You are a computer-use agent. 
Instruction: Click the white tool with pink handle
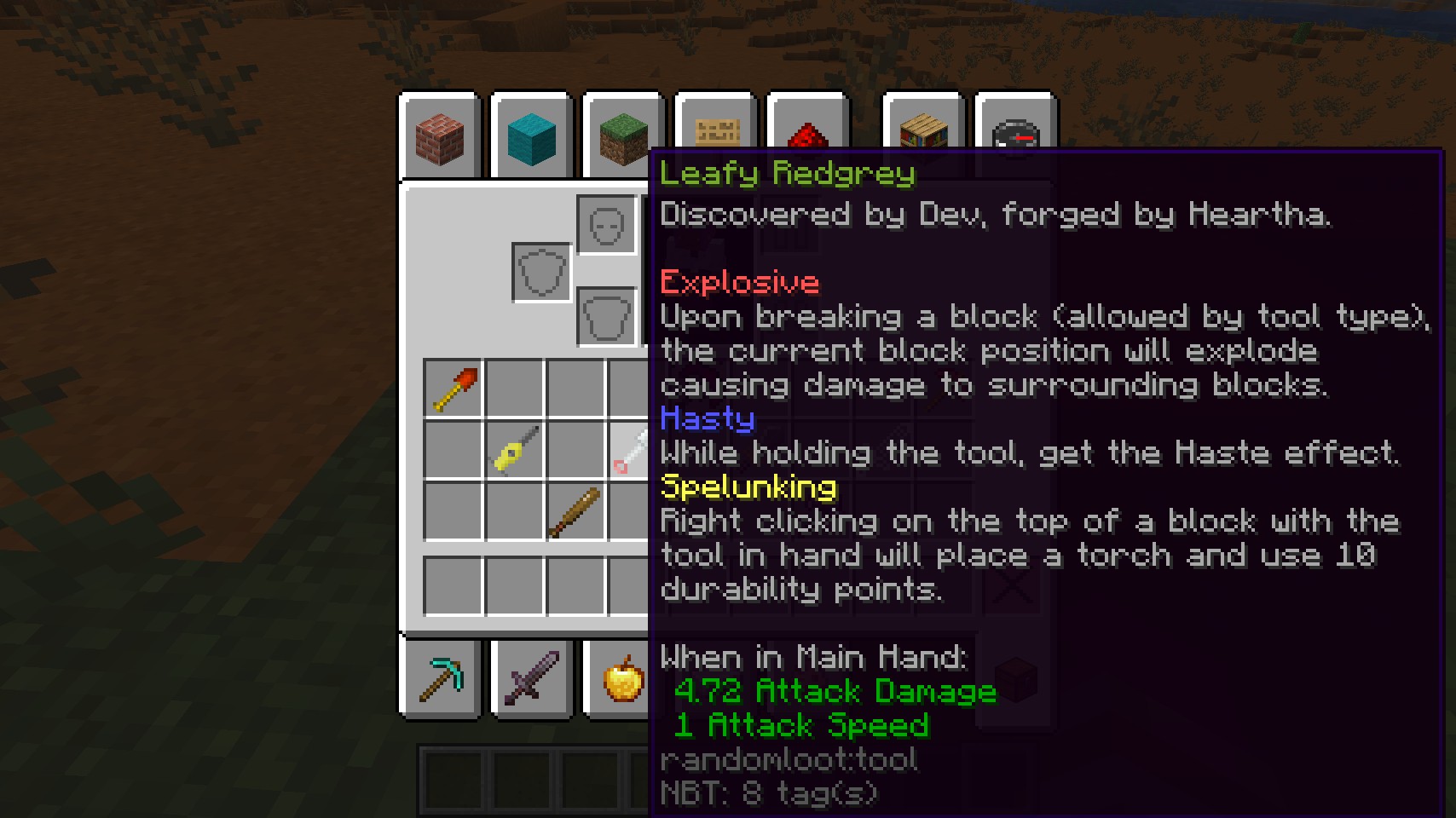click(629, 450)
